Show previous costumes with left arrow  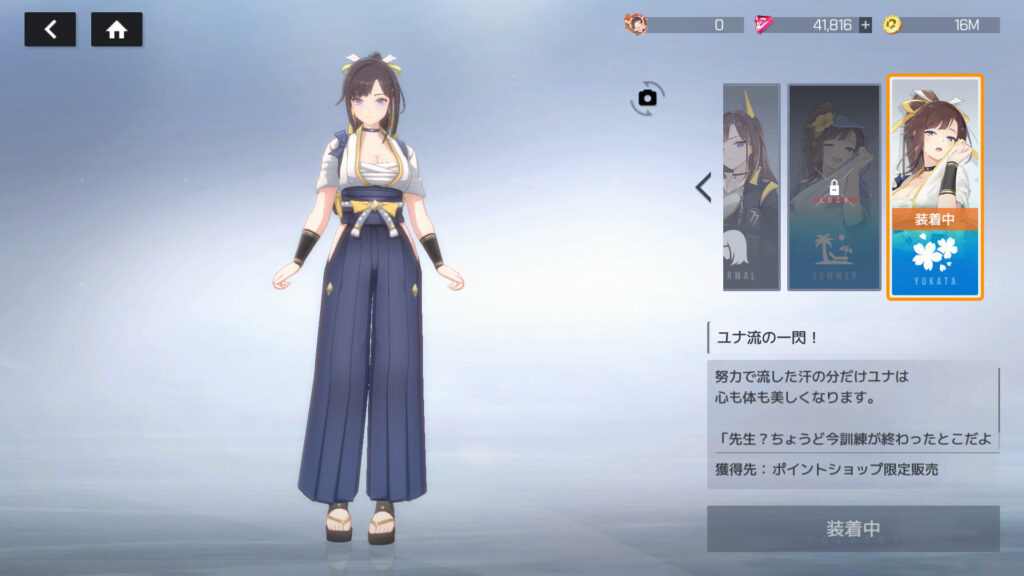[x=703, y=187]
